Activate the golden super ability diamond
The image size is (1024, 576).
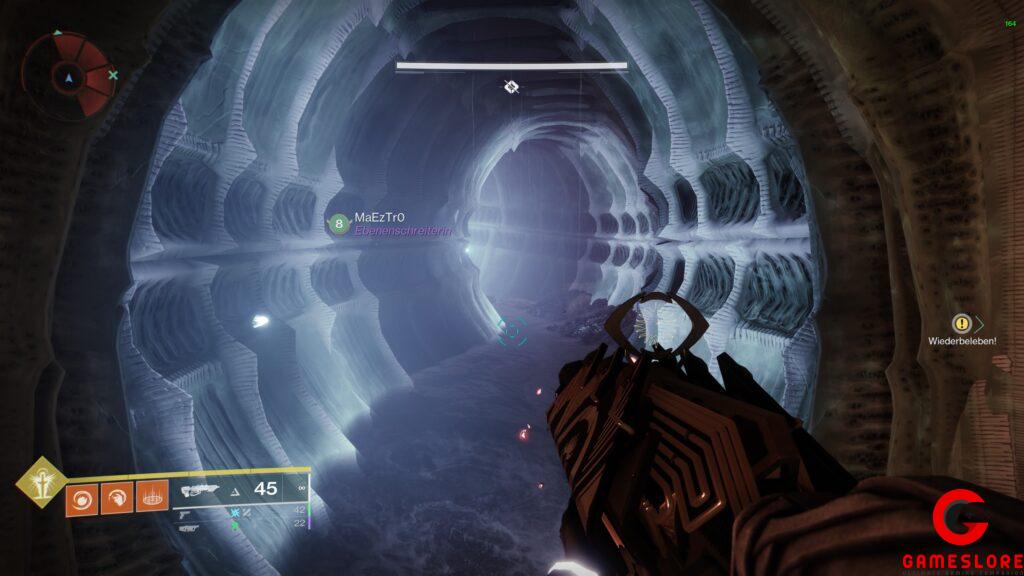click(x=40, y=482)
